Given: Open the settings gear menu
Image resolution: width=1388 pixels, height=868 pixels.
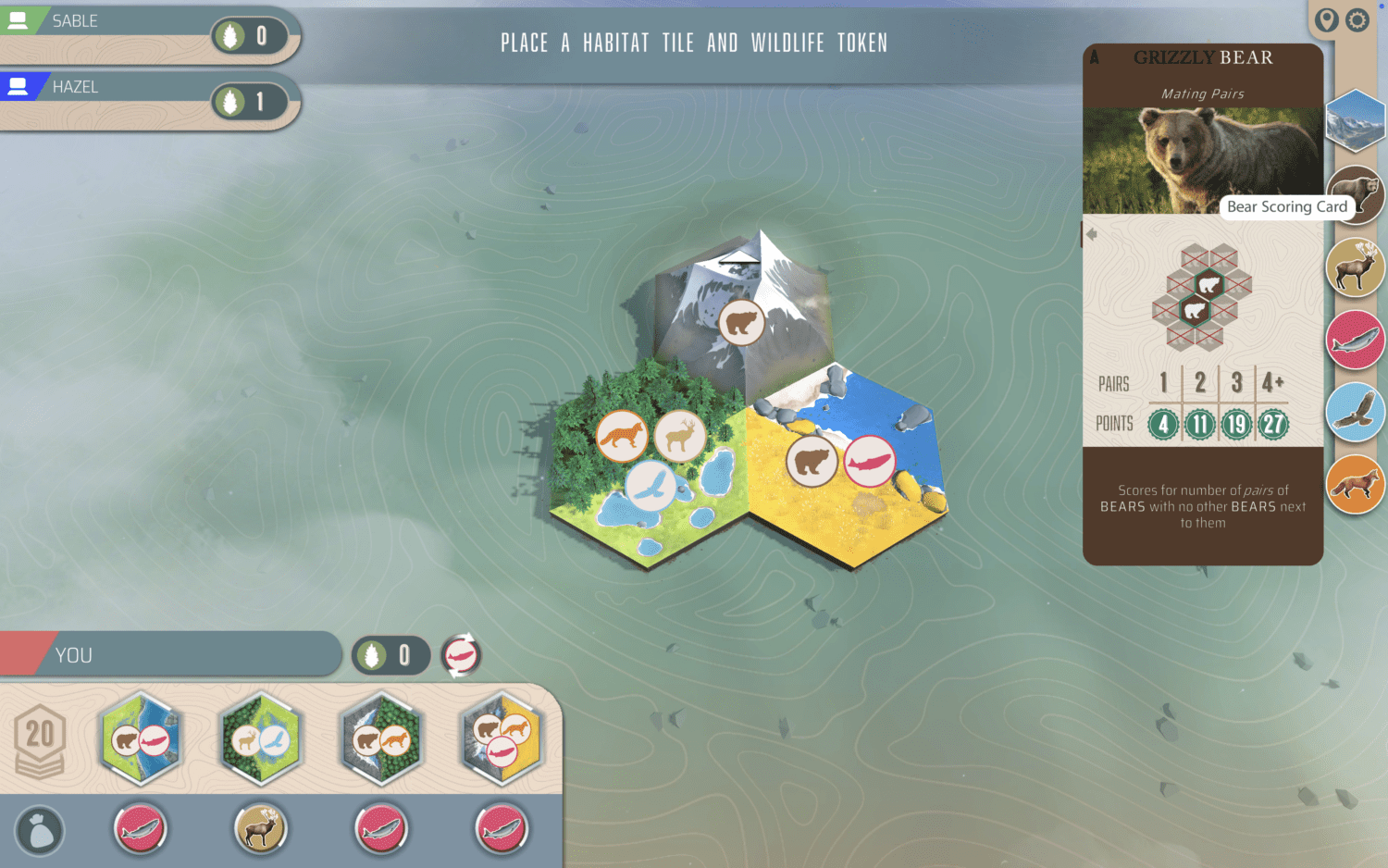Looking at the screenshot, I should (1357, 20).
